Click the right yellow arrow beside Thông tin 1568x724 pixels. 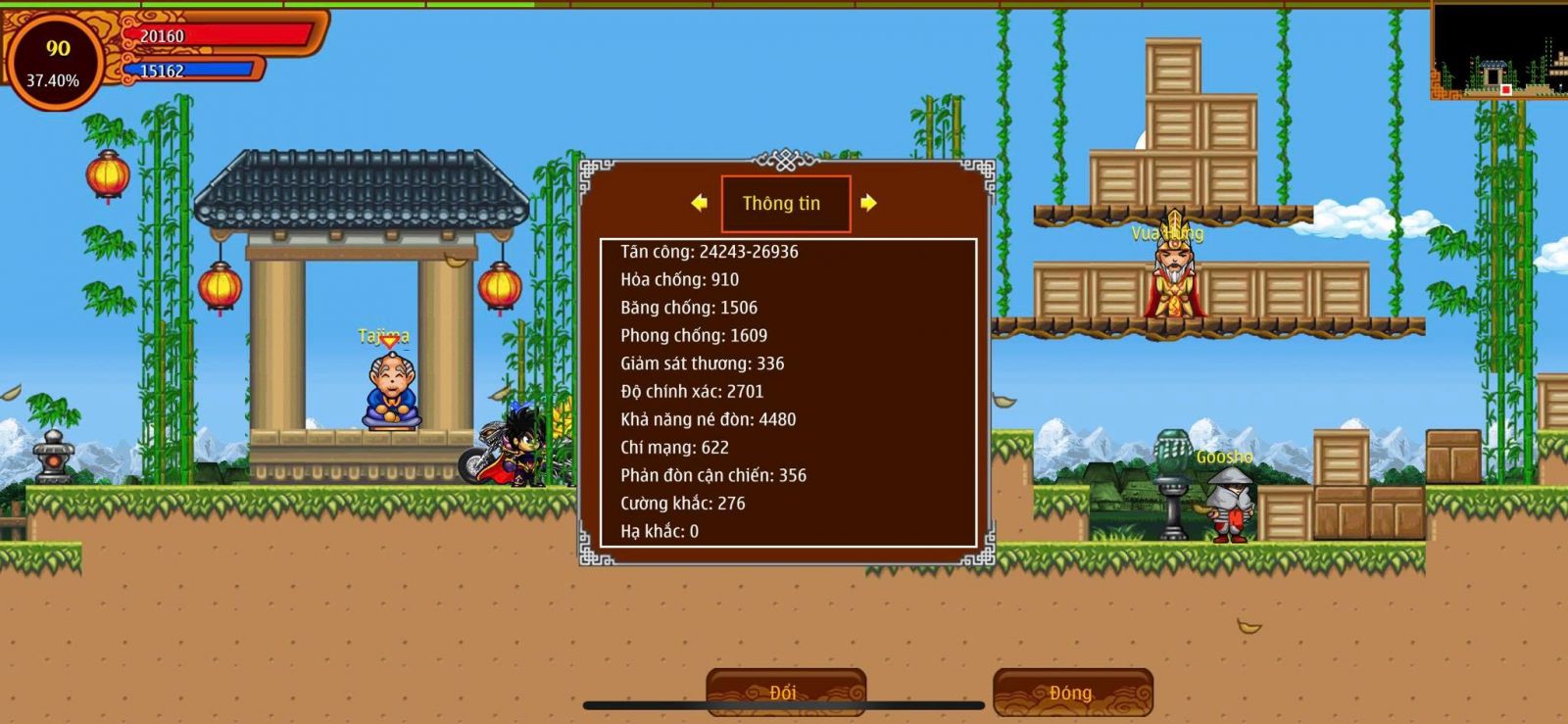pyautogui.click(x=868, y=203)
